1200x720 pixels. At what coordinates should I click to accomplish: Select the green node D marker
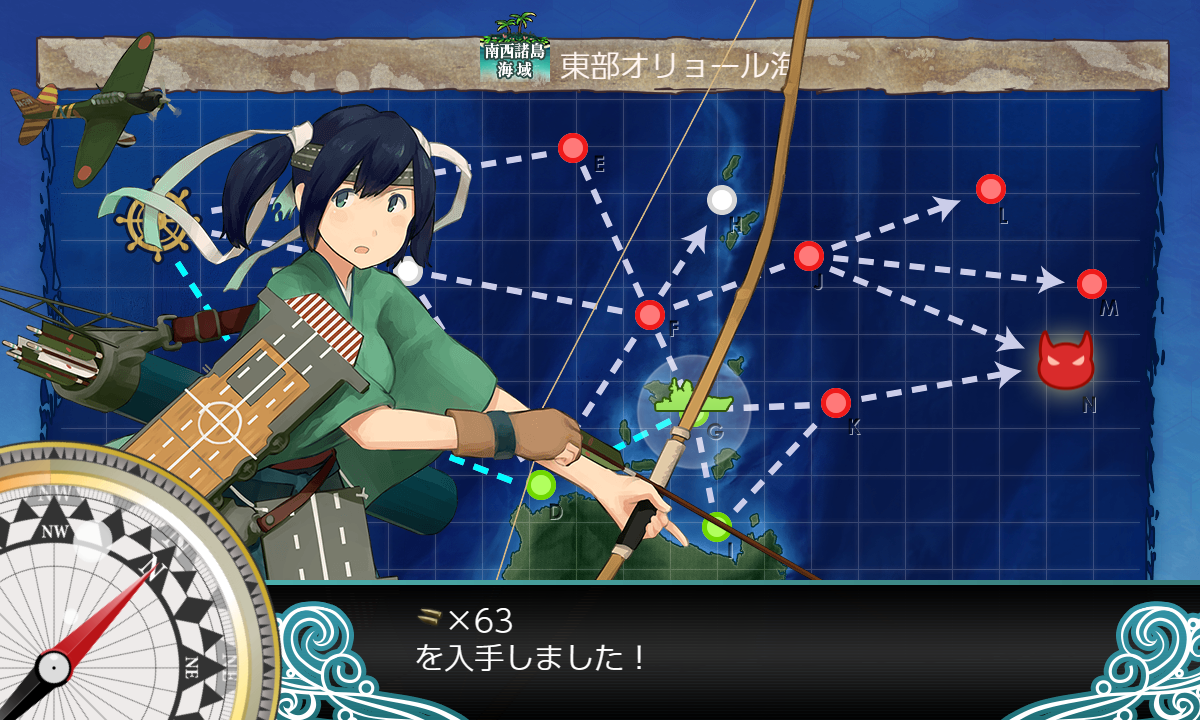coord(541,485)
